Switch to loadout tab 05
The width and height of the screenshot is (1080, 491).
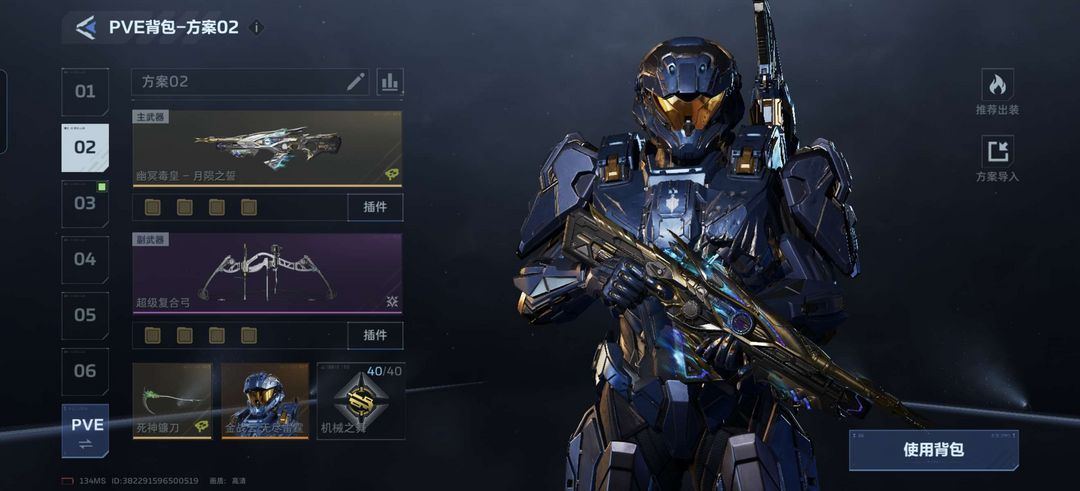[85, 315]
